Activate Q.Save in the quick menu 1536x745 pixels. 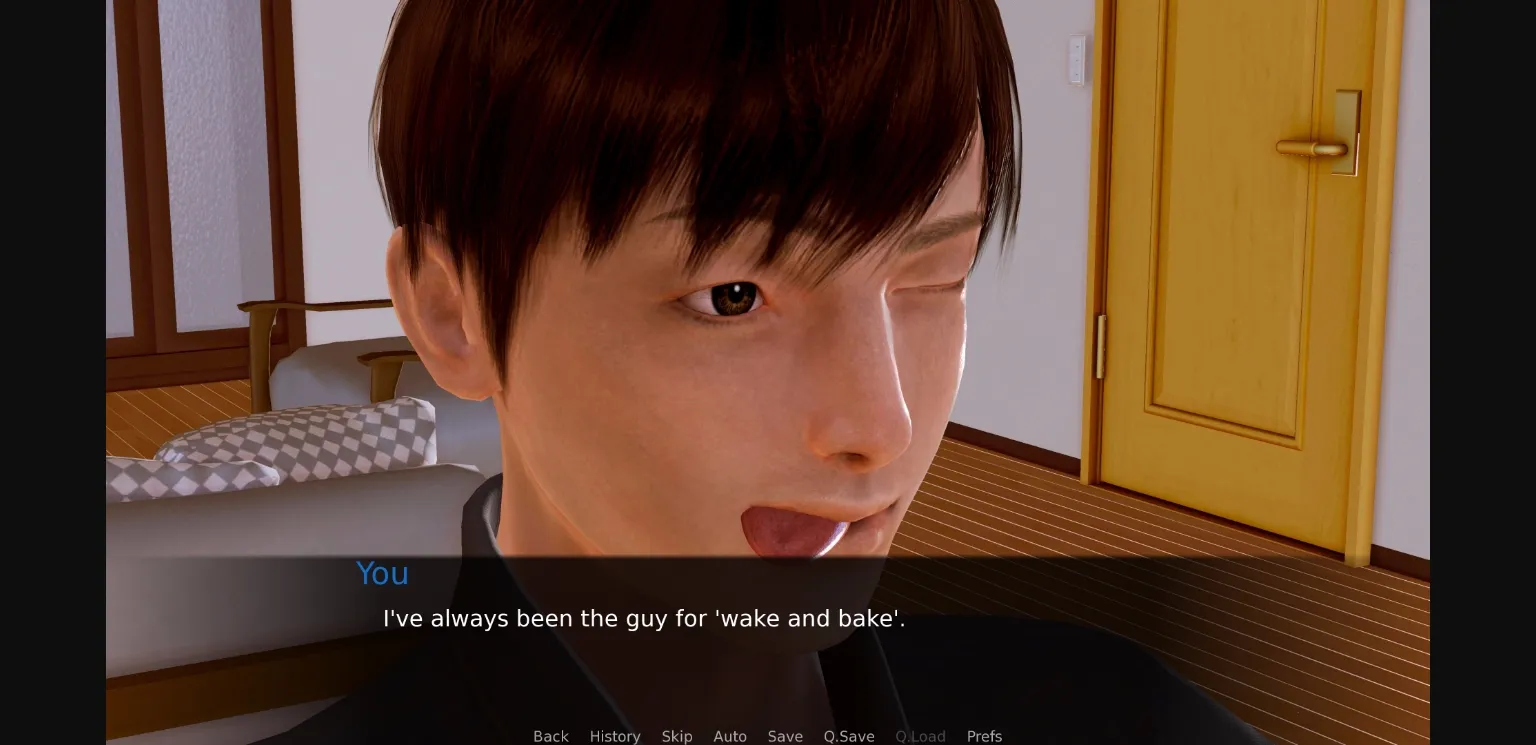point(849,736)
